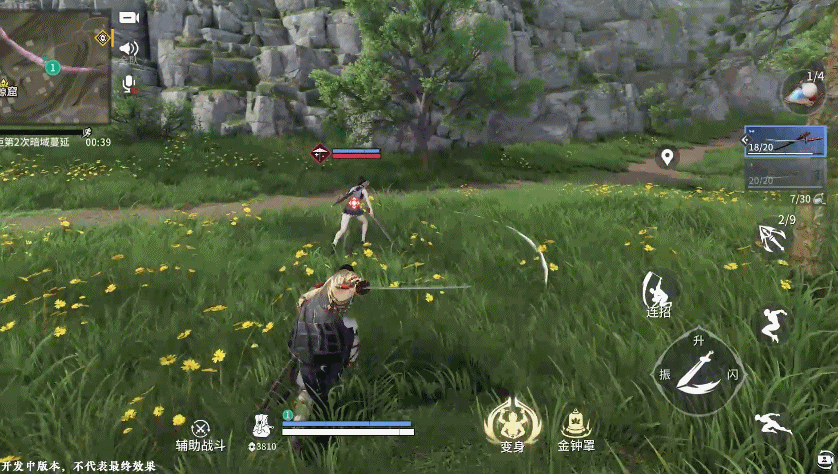Toggle the camera recording icon
This screenshot has width=838, height=474.
(128, 17)
